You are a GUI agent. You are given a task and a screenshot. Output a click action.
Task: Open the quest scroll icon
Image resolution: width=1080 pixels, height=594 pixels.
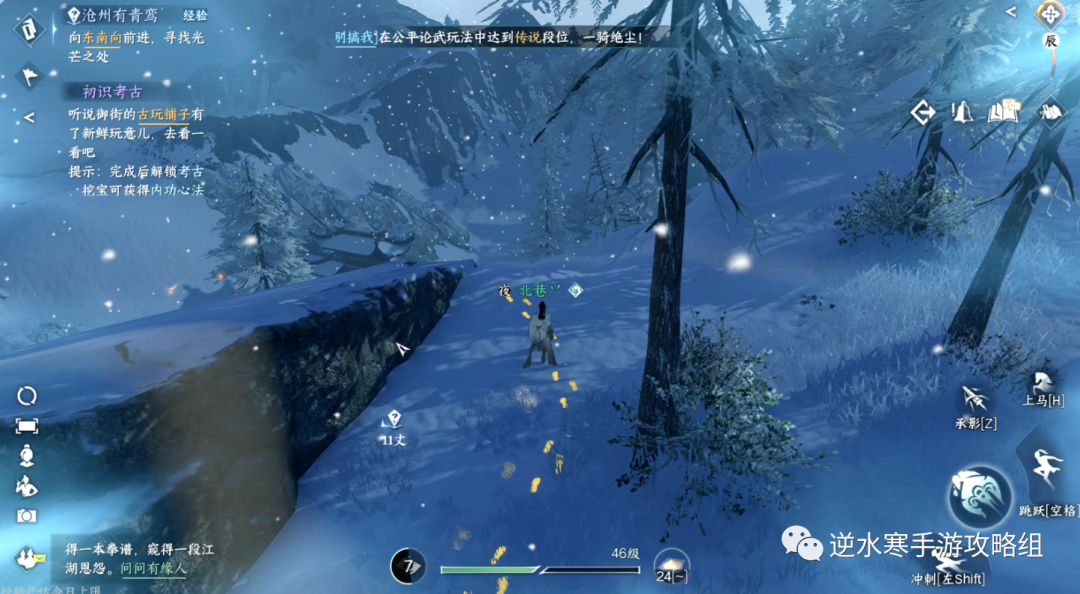click(x=28, y=27)
